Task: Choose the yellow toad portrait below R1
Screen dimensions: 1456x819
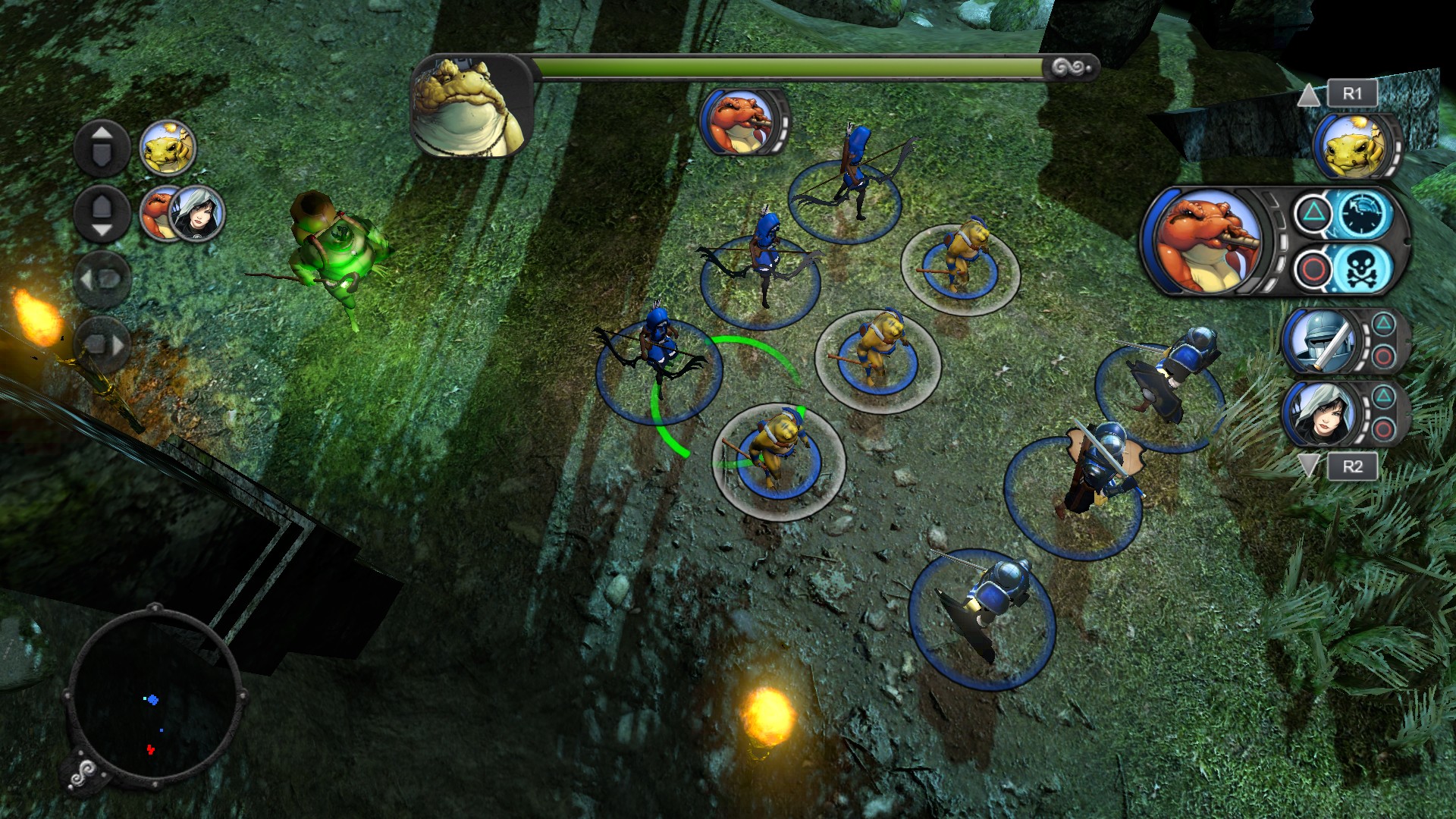Action: pos(1354,147)
